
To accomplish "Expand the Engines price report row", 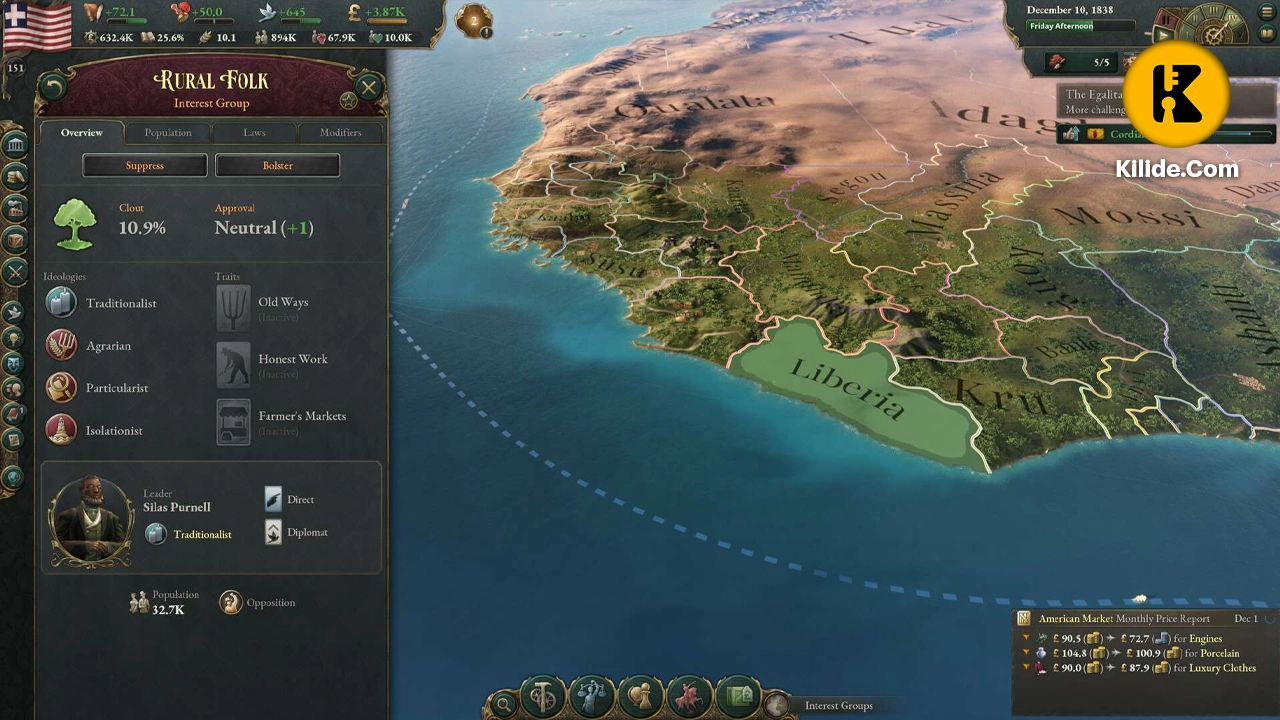I will 1027,638.
